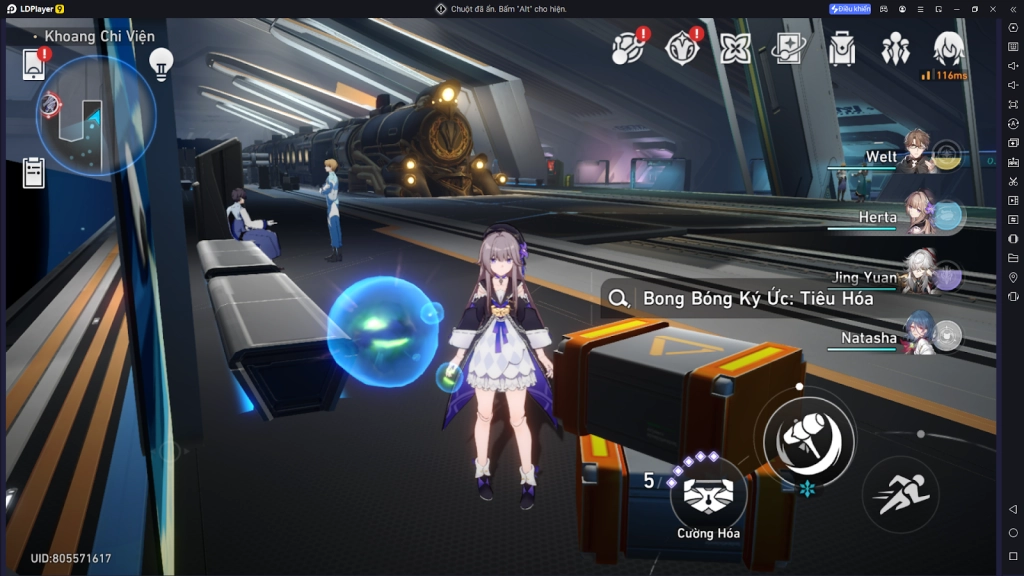The width and height of the screenshot is (1024, 576).
Task: Open the character head profile icon
Action: tap(948, 47)
